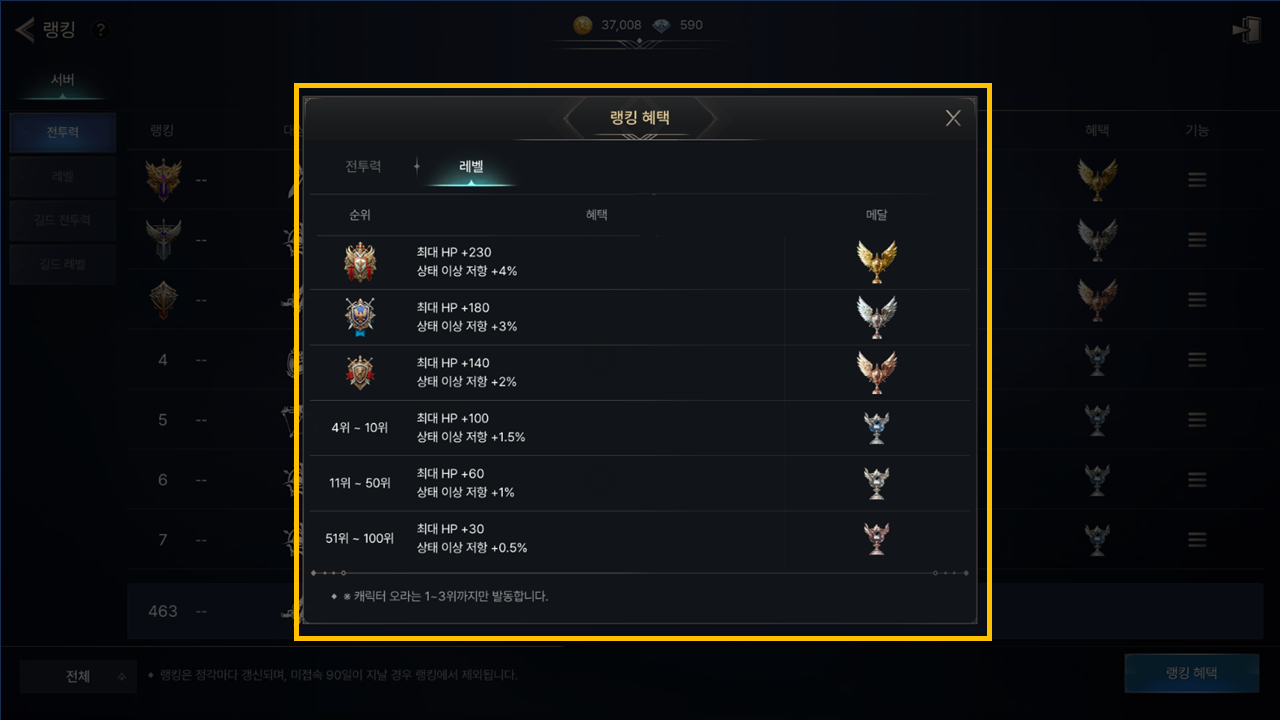Switch to the 전투력 benefits tab
The width and height of the screenshot is (1280, 720).
(363, 167)
